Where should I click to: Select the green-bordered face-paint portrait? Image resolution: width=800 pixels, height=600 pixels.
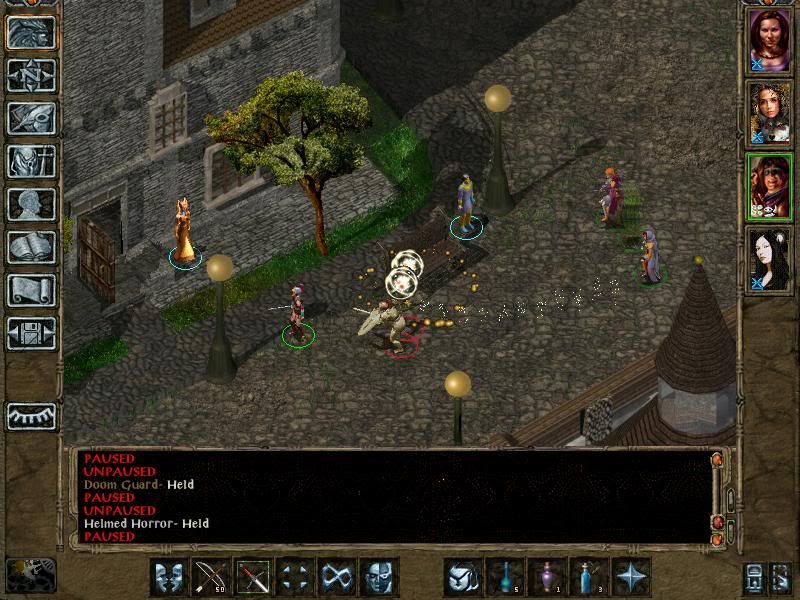770,186
